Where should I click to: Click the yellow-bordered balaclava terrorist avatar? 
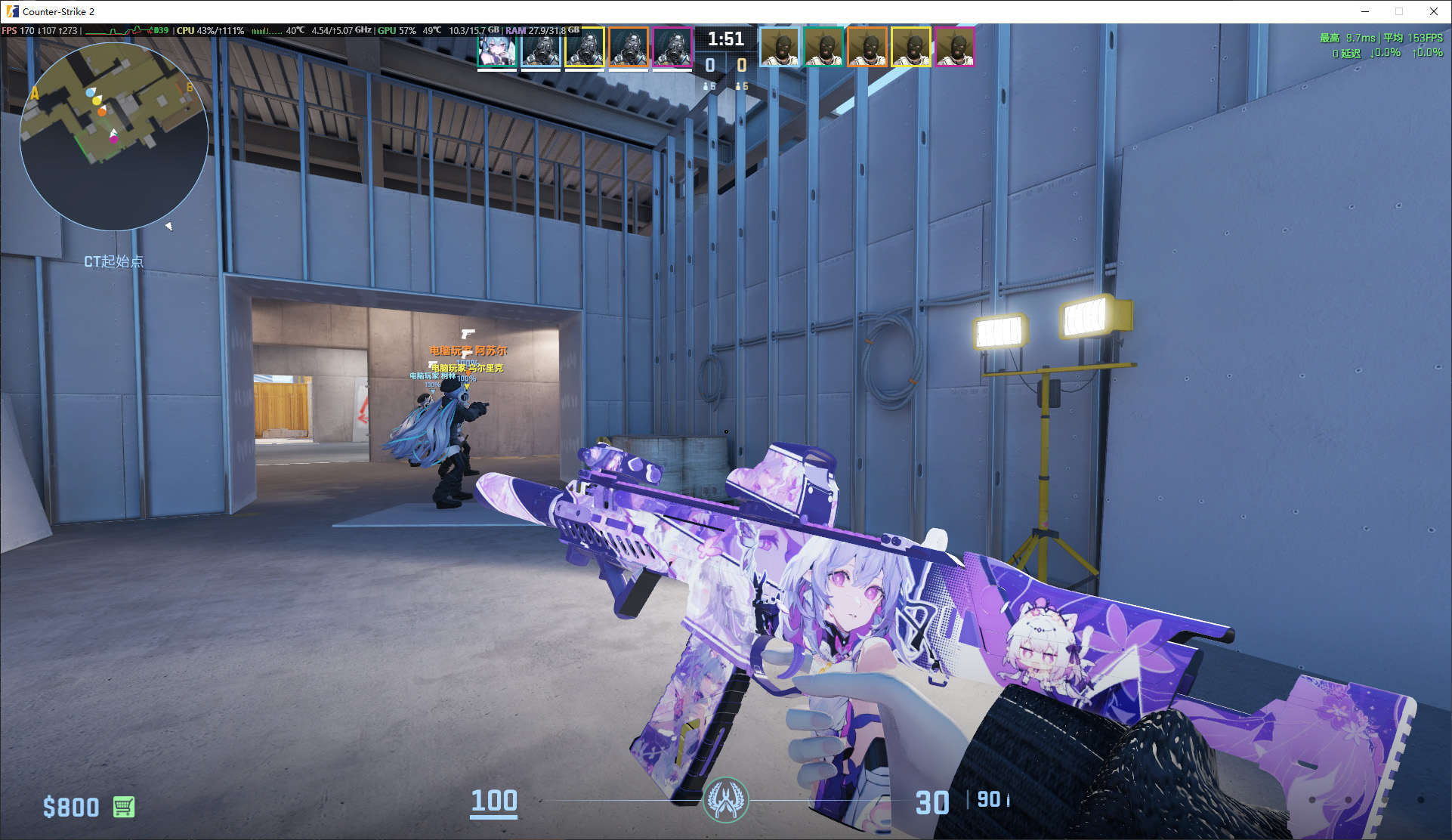[911, 48]
